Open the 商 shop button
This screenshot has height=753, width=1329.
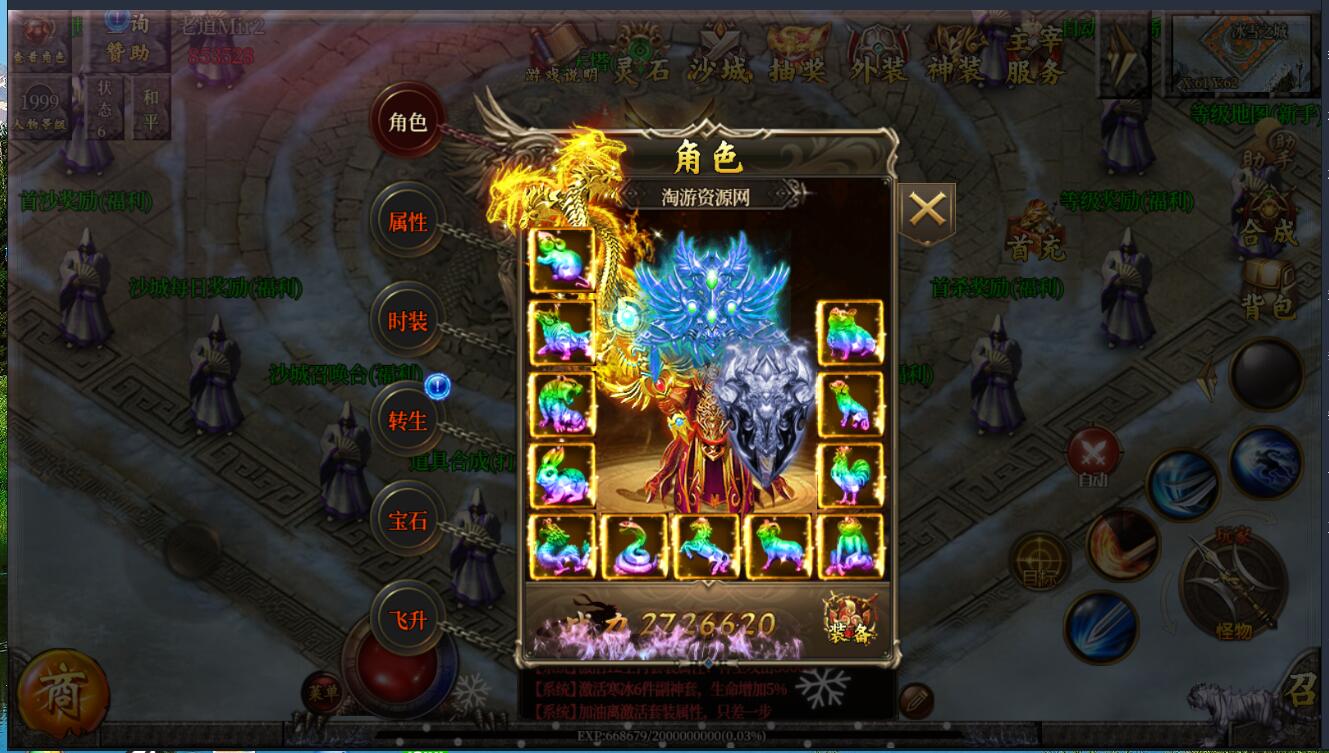pyautogui.click(x=62, y=693)
